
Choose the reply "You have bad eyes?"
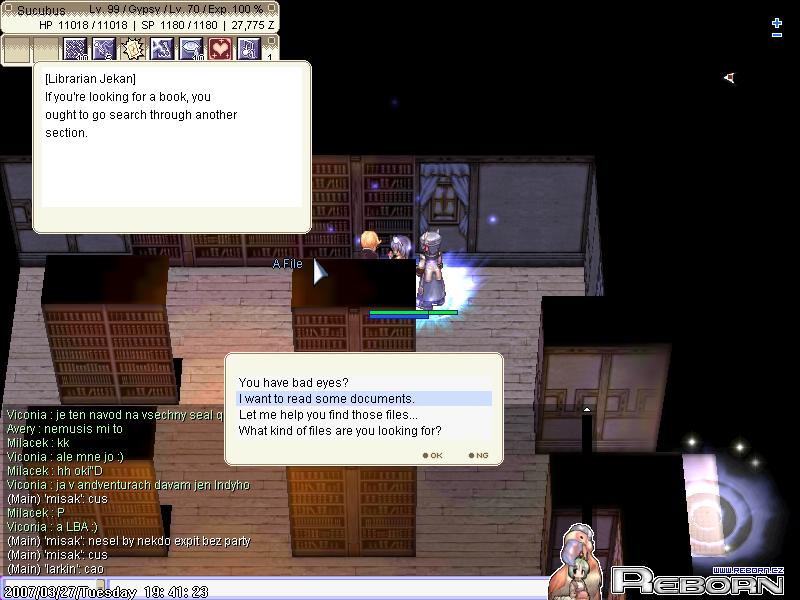(x=293, y=383)
